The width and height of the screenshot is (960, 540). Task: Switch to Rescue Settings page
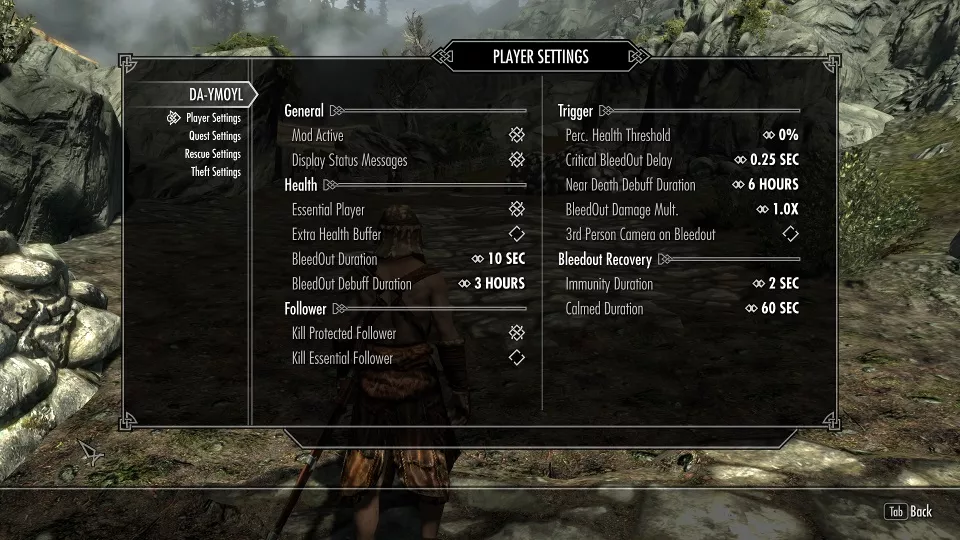(212, 154)
